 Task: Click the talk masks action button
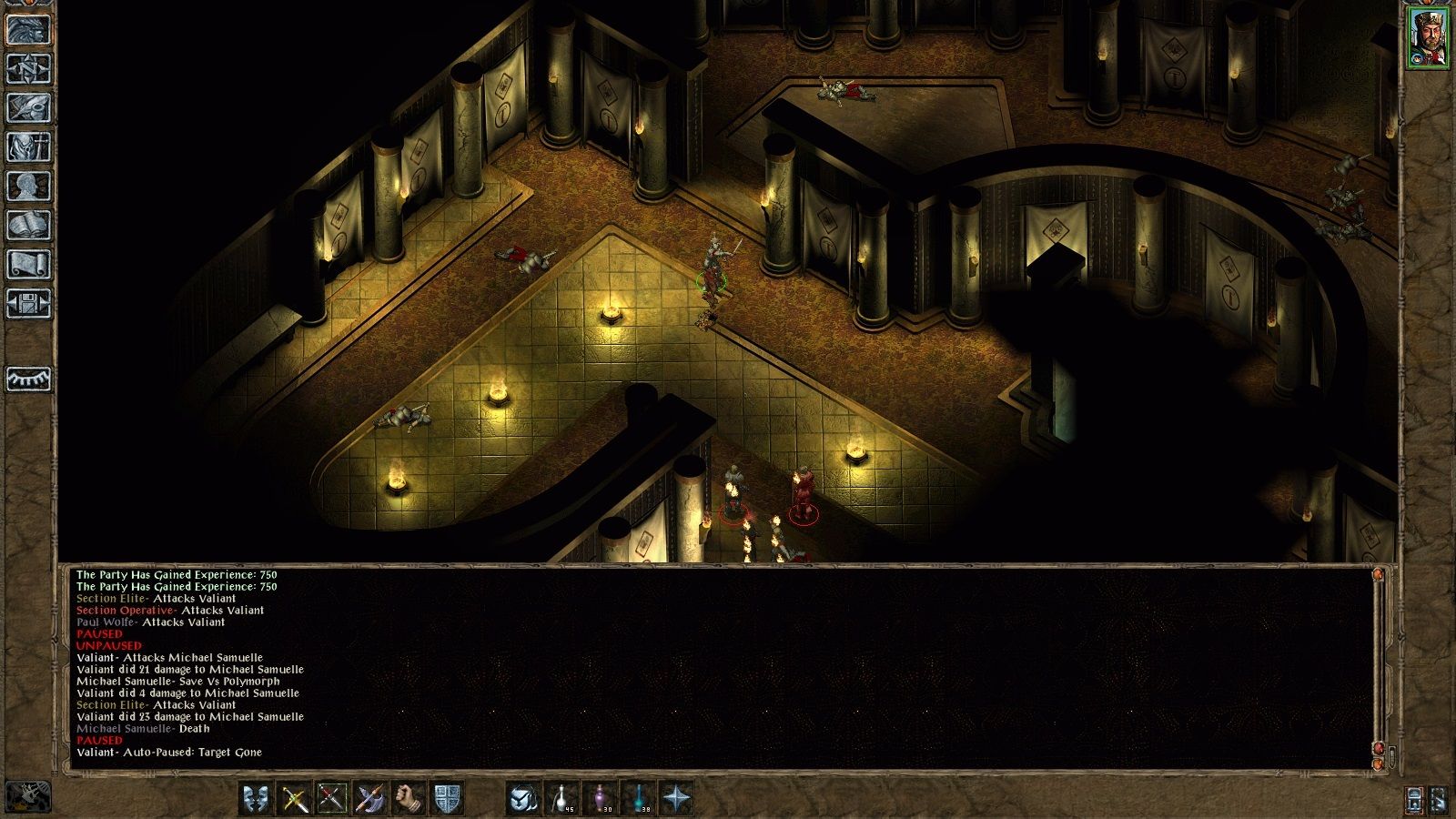pyautogui.click(x=256, y=799)
